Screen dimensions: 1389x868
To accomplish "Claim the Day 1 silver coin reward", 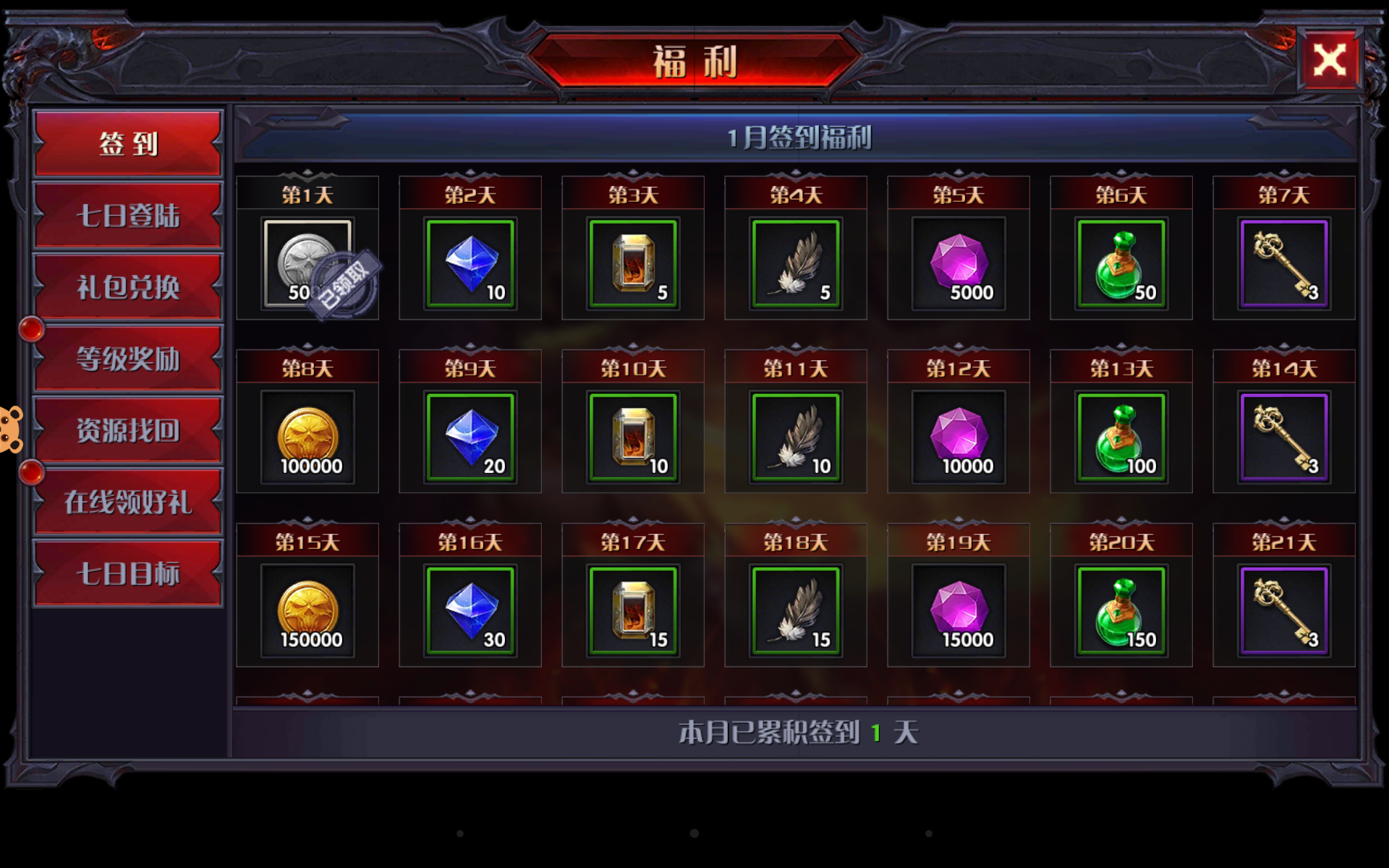I will pyautogui.click(x=307, y=264).
